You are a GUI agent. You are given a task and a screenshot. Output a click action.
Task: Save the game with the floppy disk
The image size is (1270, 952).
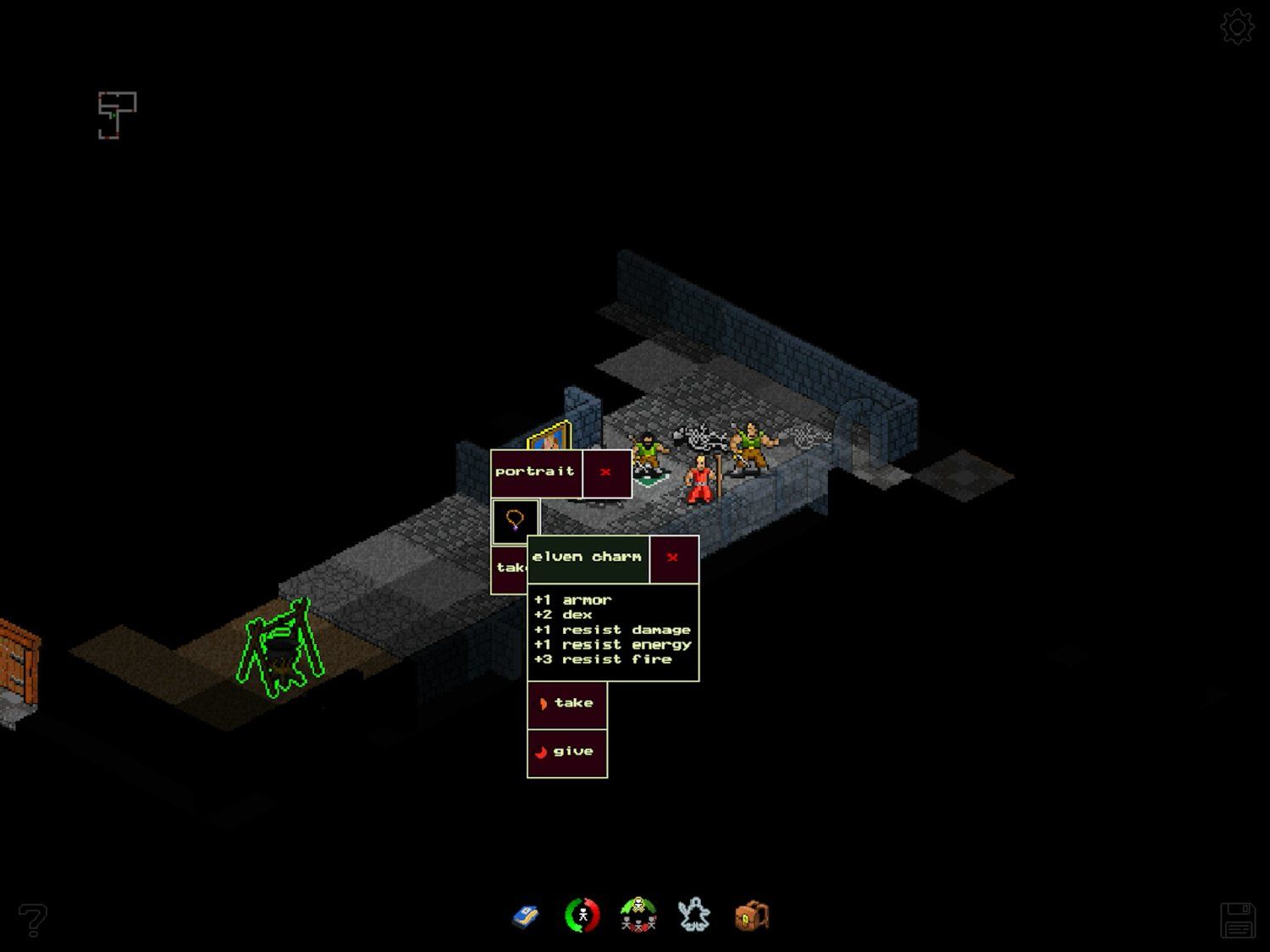[1237, 920]
